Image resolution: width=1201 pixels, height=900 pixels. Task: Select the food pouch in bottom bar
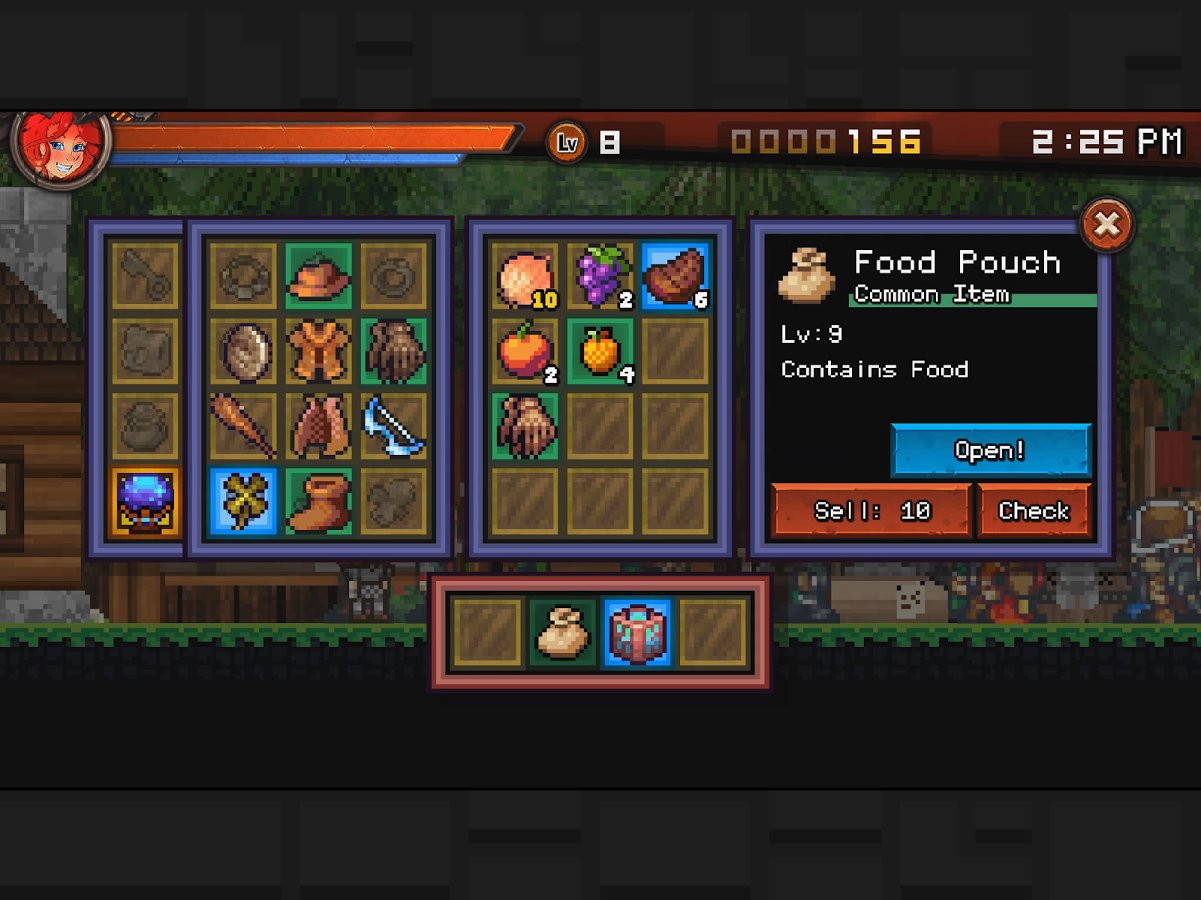pos(563,632)
